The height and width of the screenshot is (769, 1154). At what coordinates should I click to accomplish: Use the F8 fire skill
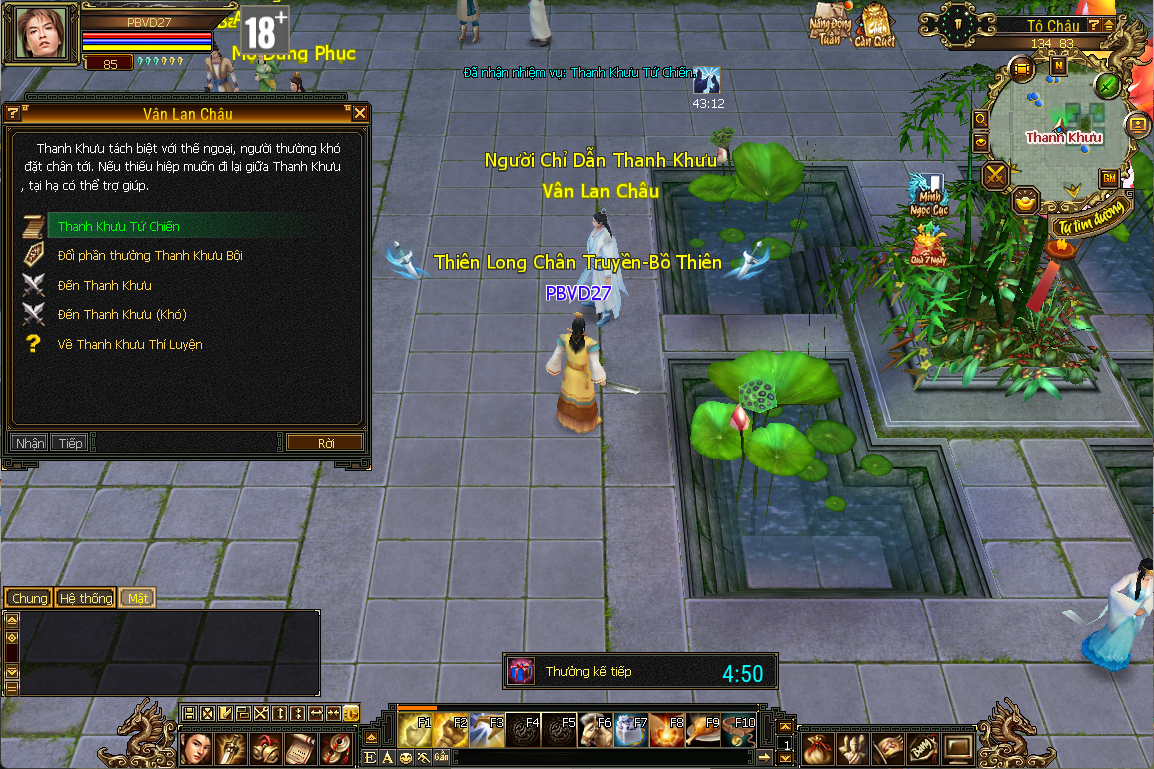click(x=666, y=729)
